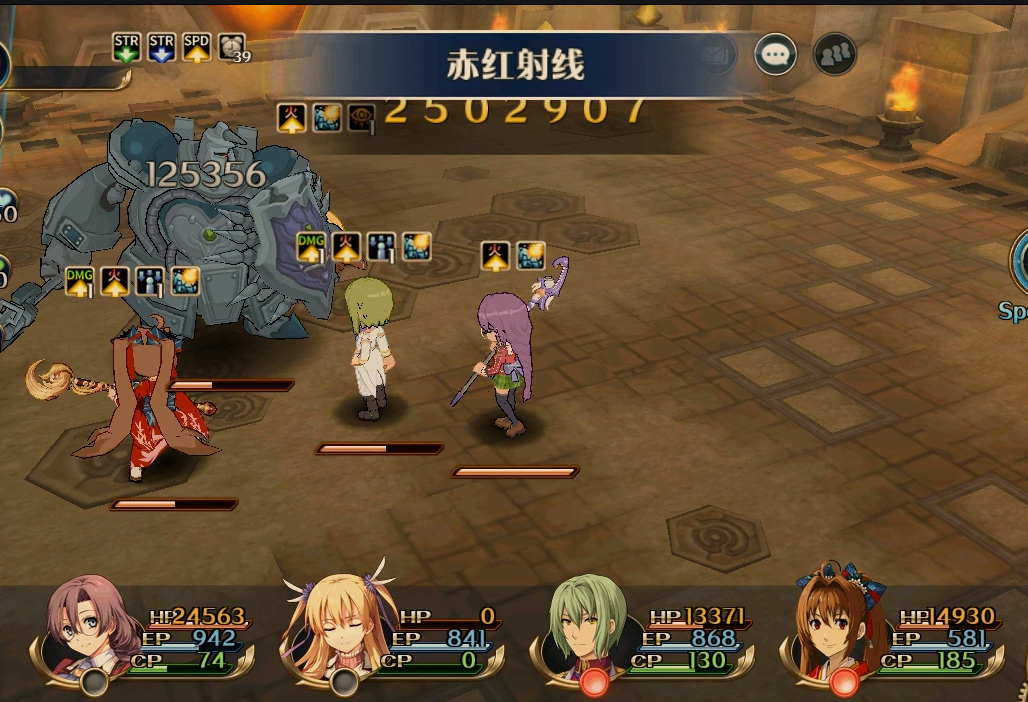The width and height of the screenshot is (1028, 702).
Task: Open the chat speech bubble button
Action: pos(775,54)
